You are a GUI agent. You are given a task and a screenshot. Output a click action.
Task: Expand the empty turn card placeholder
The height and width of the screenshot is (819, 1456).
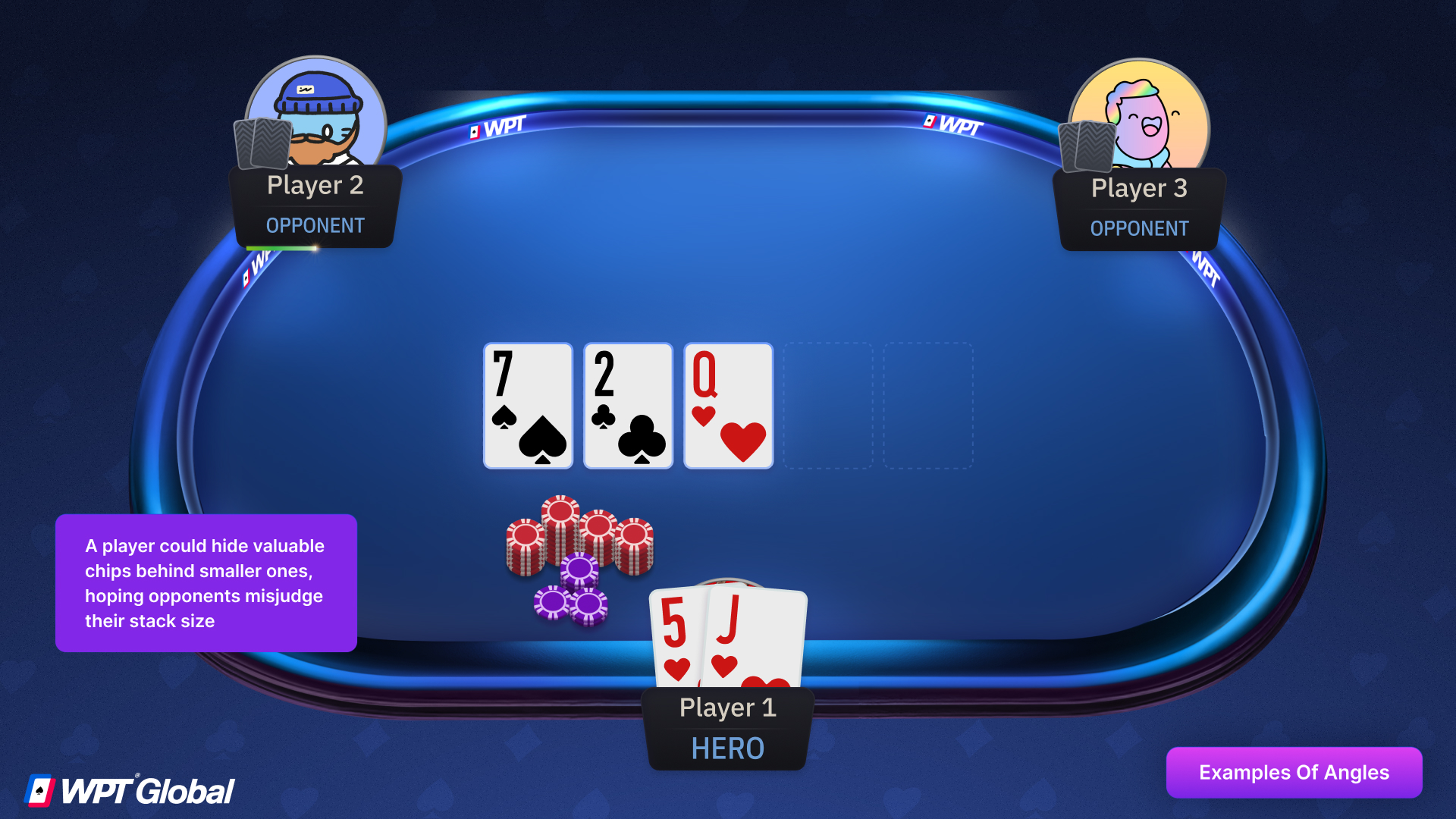(x=828, y=406)
